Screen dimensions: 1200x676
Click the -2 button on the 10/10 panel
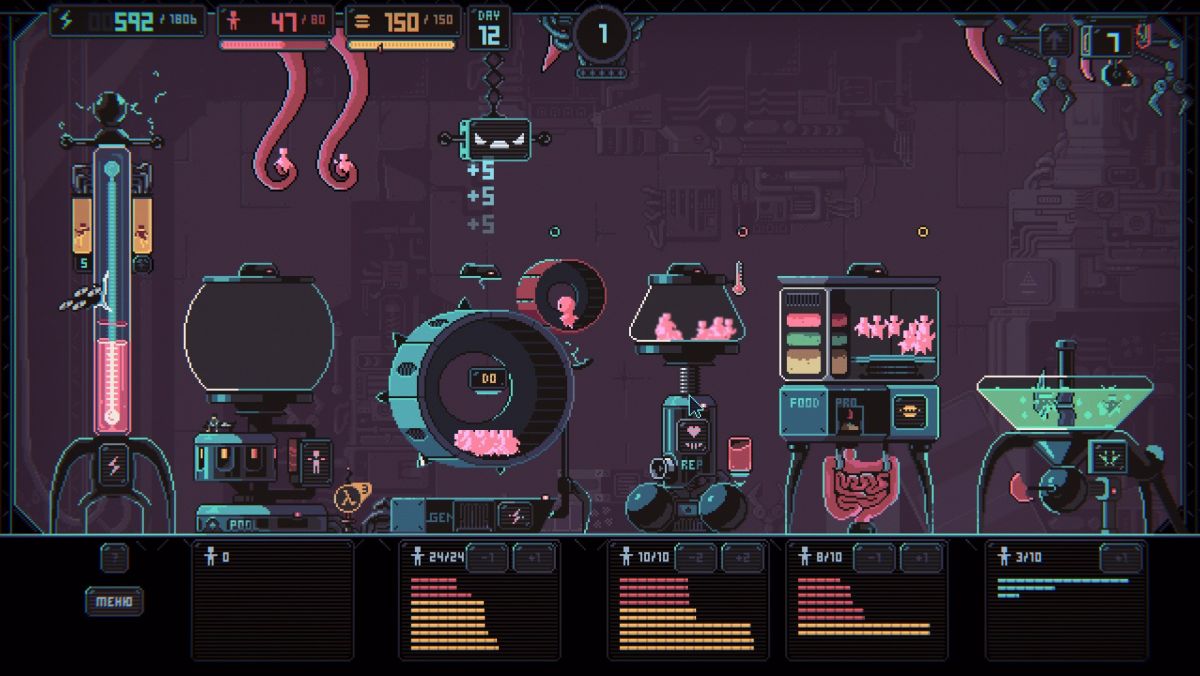[696, 558]
